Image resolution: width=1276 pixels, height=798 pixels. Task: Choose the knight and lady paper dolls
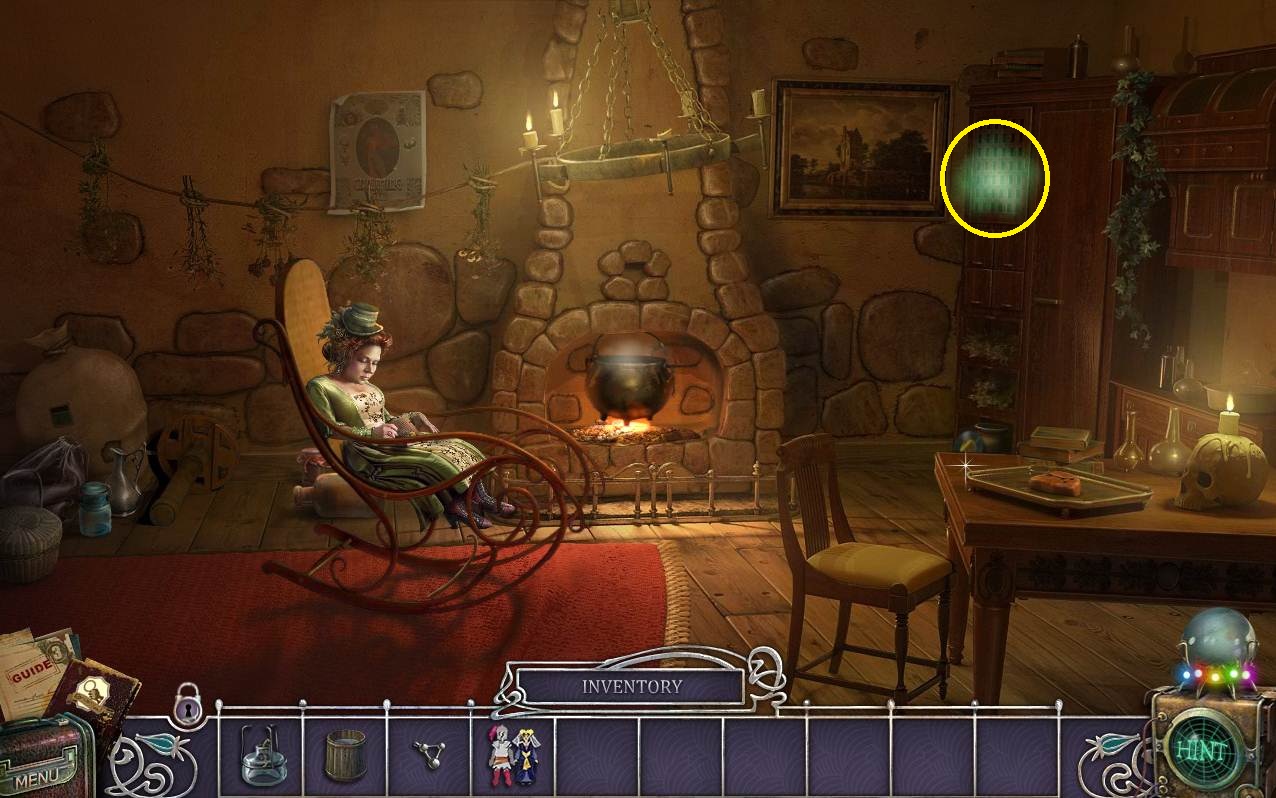pos(513,757)
